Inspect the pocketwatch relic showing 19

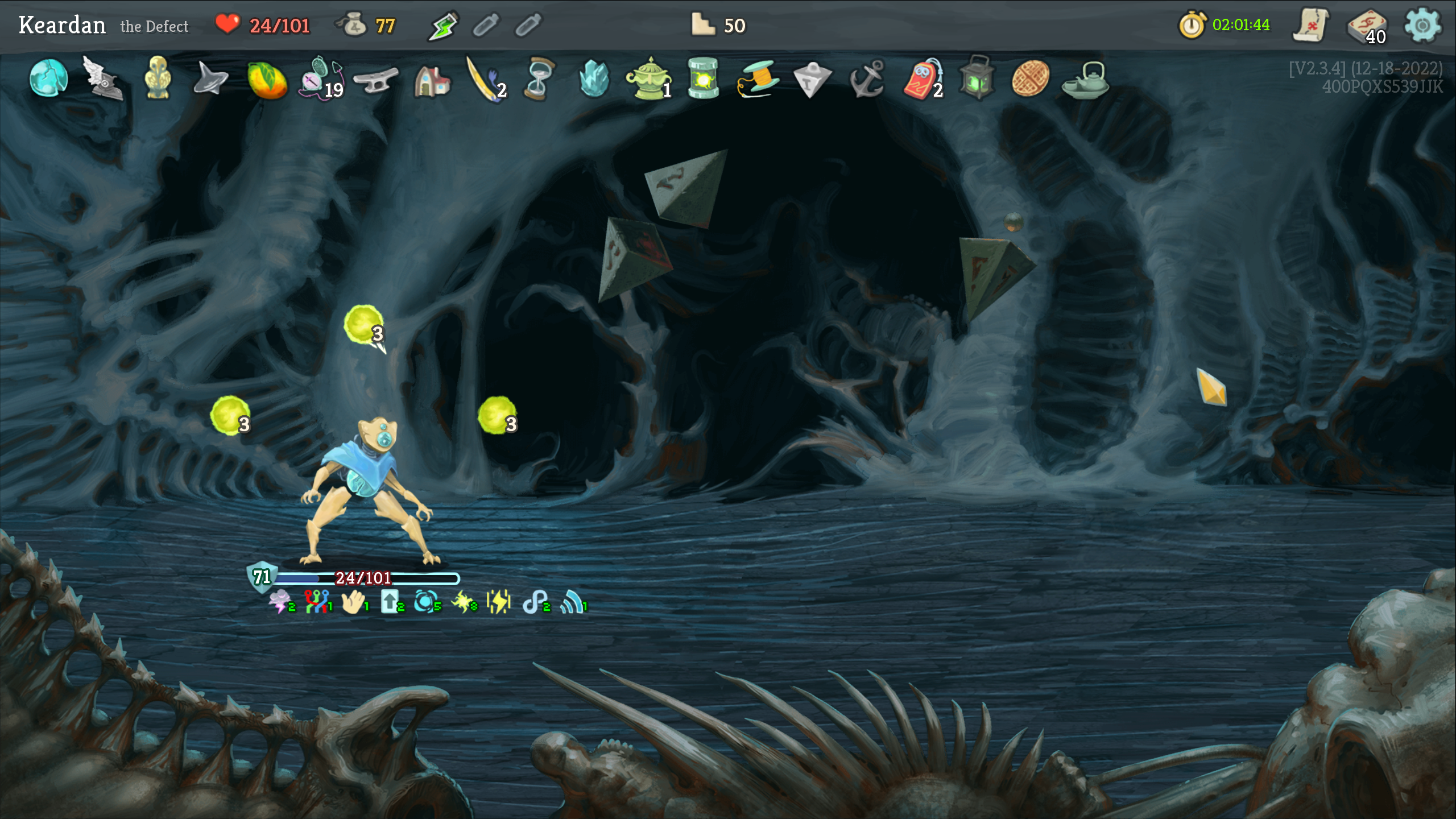pos(321,78)
